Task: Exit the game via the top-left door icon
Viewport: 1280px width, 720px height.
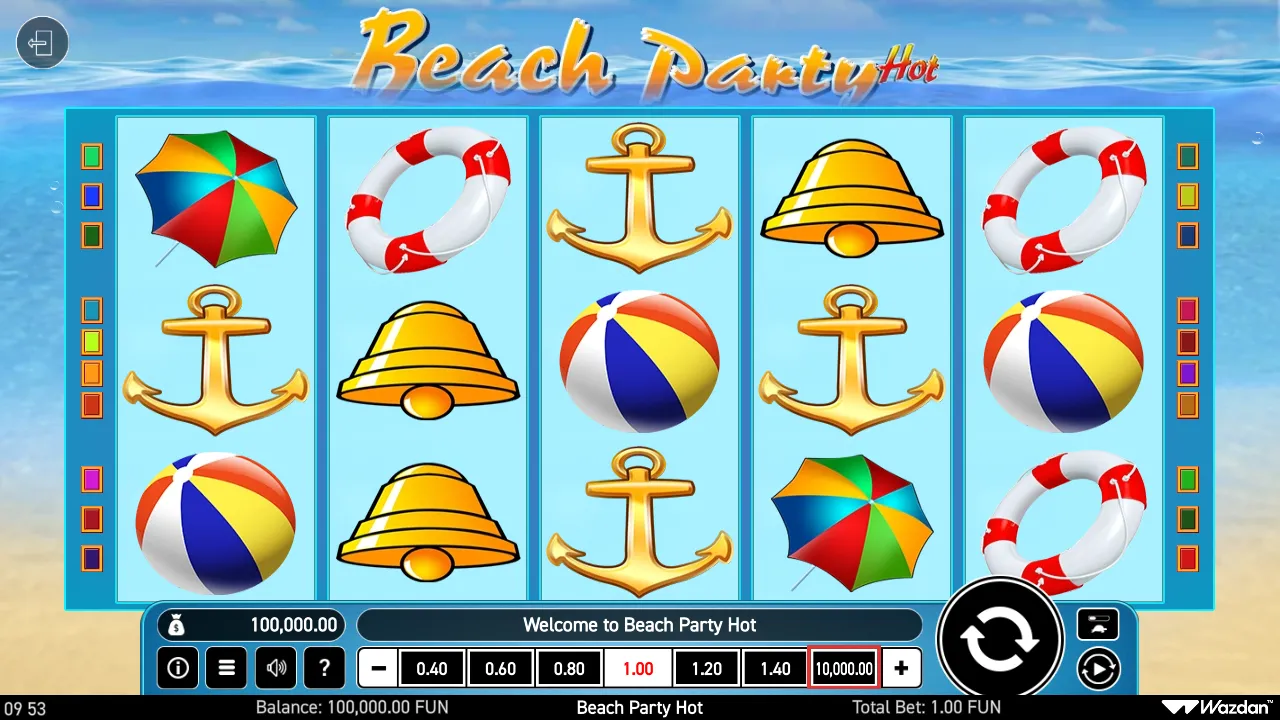Action: click(42, 42)
